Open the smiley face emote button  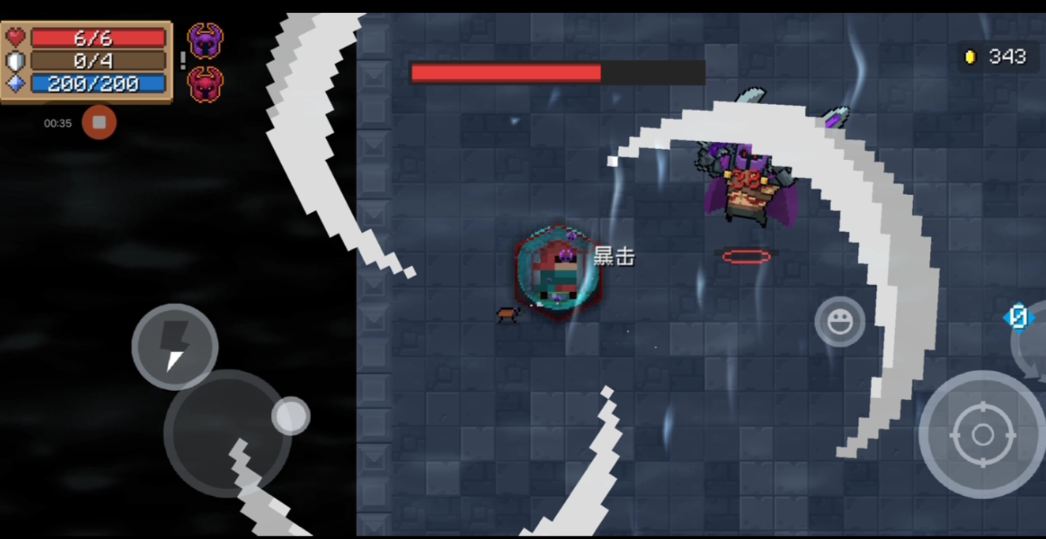tap(839, 322)
